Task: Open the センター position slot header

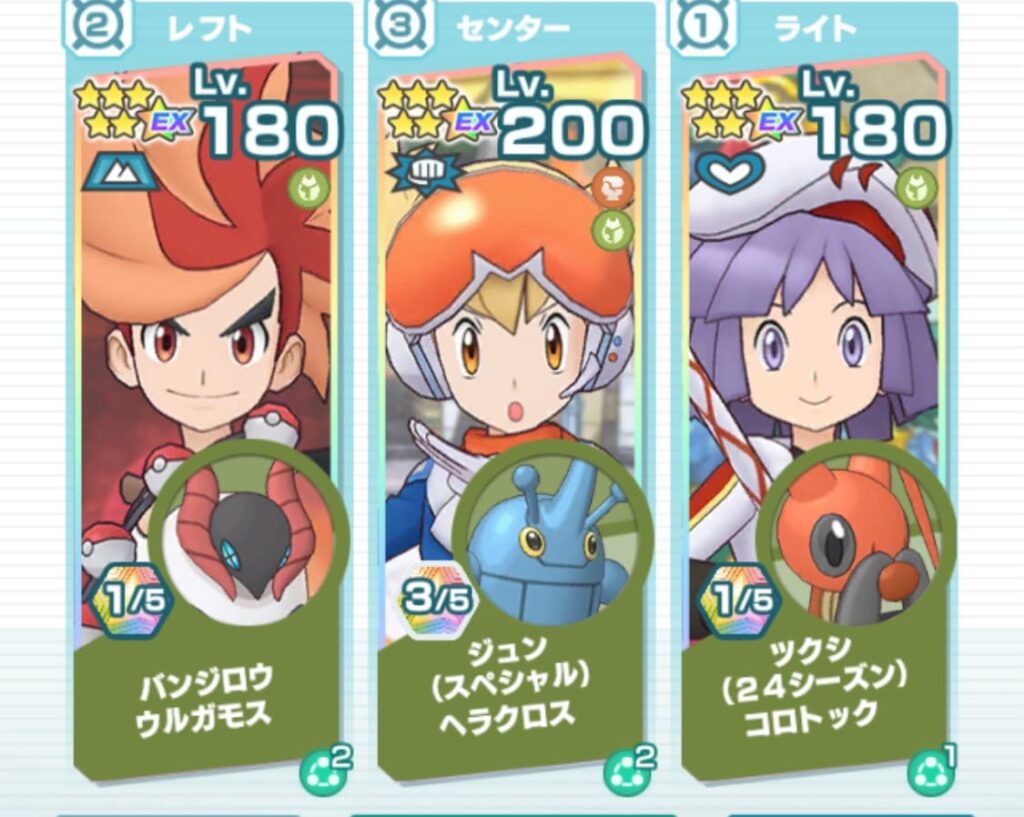Action: coord(512,27)
